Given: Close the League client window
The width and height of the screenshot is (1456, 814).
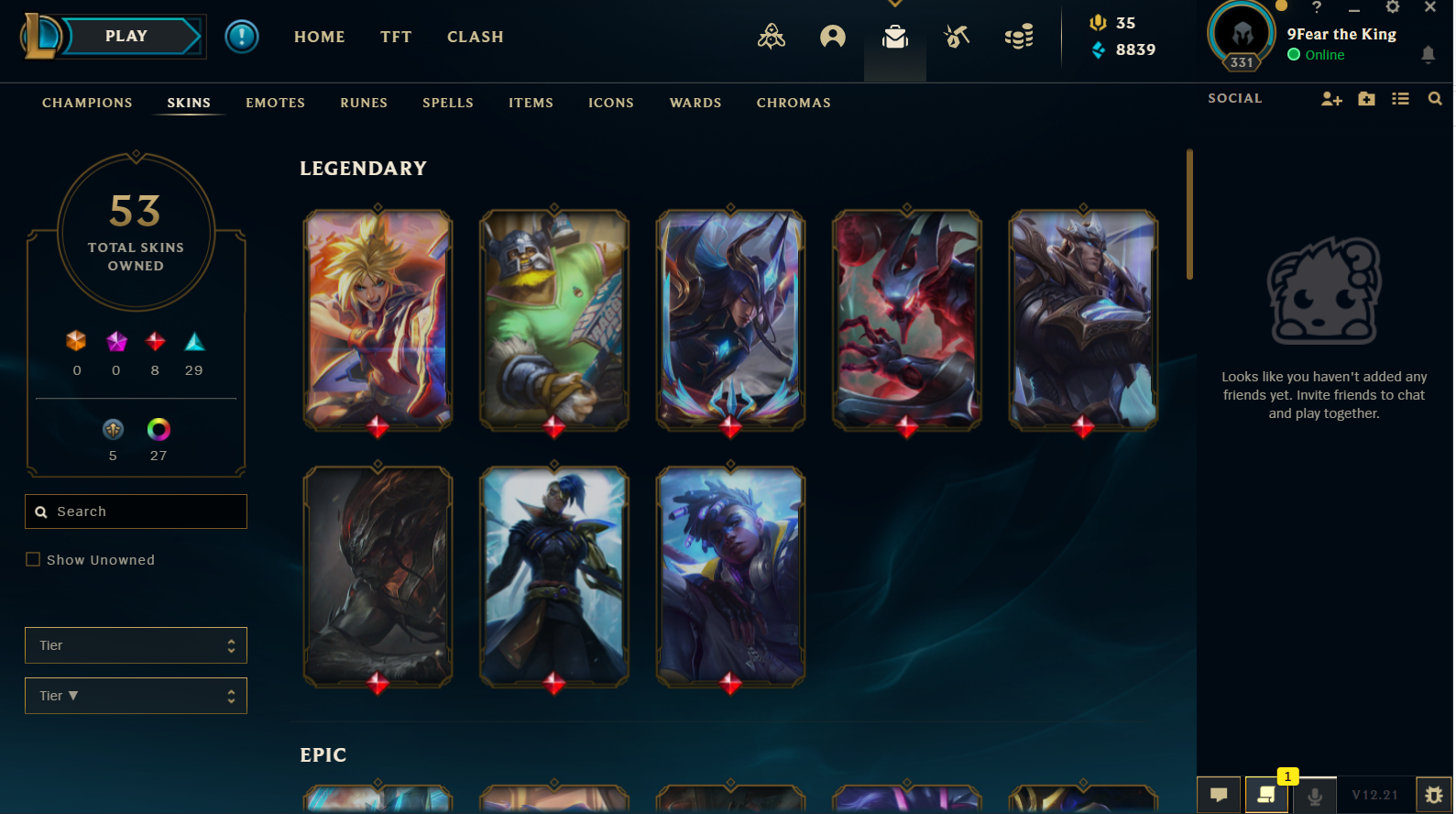Looking at the screenshot, I should [x=1430, y=7].
